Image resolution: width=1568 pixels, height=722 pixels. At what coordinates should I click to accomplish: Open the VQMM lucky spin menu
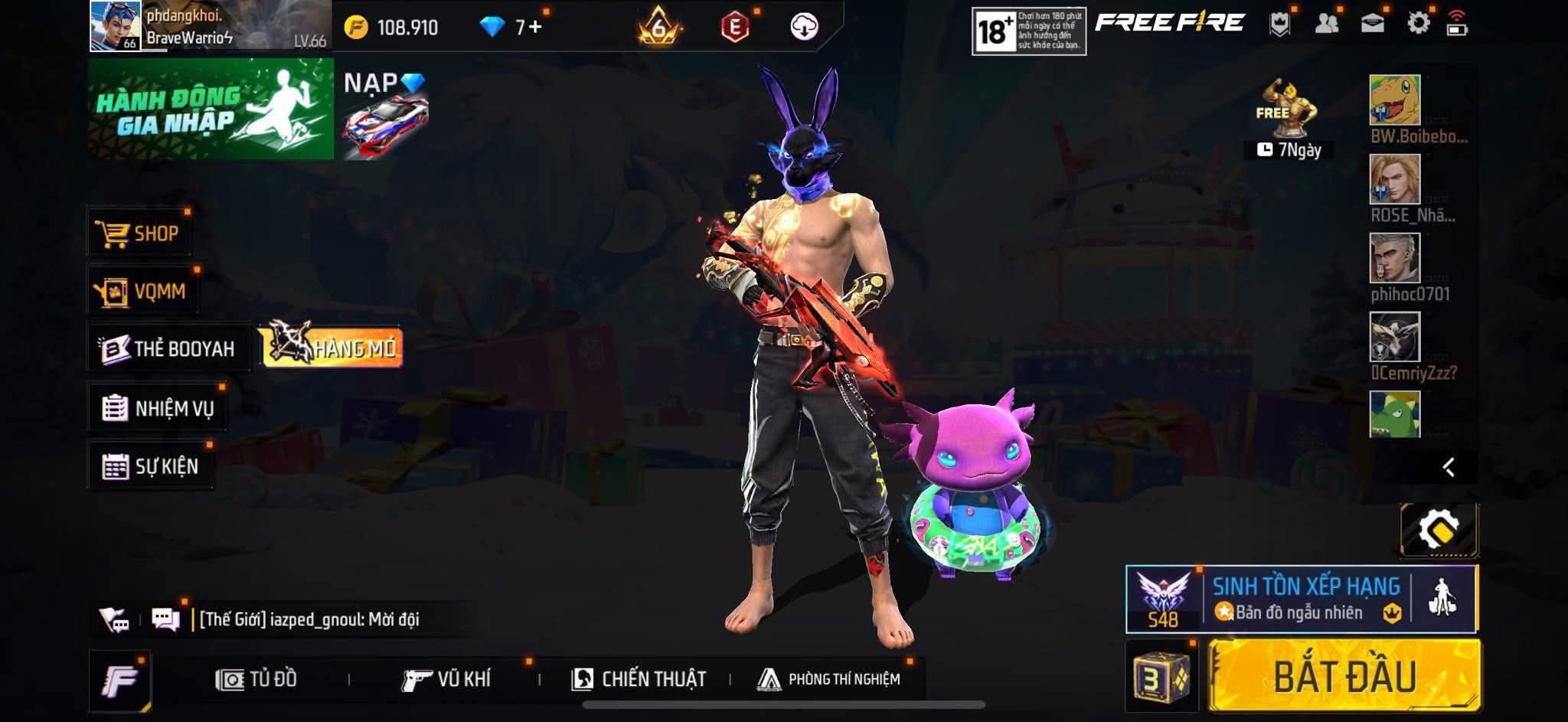click(142, 291)
